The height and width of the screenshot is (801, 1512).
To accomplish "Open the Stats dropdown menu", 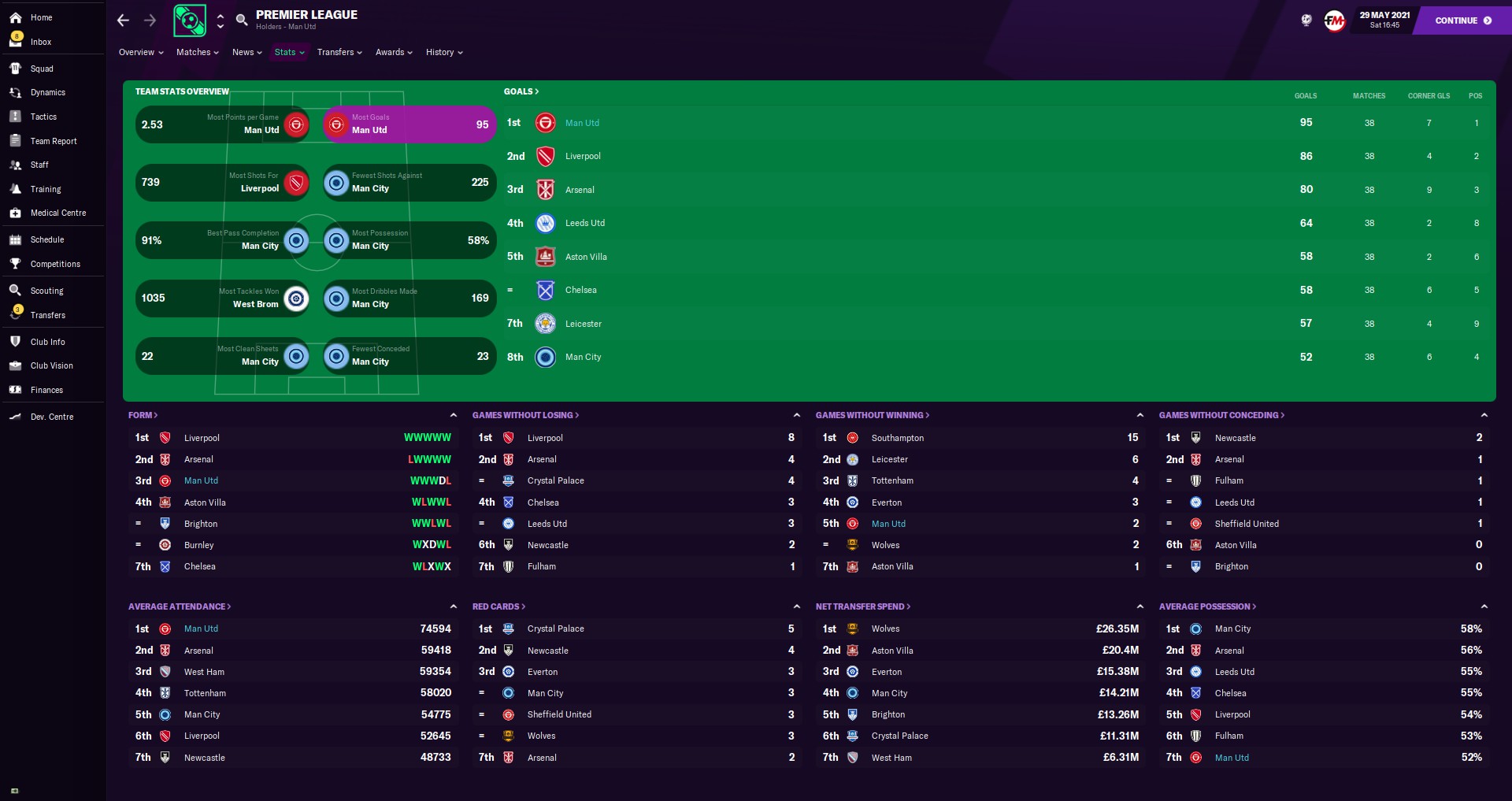I will (288, 52).
